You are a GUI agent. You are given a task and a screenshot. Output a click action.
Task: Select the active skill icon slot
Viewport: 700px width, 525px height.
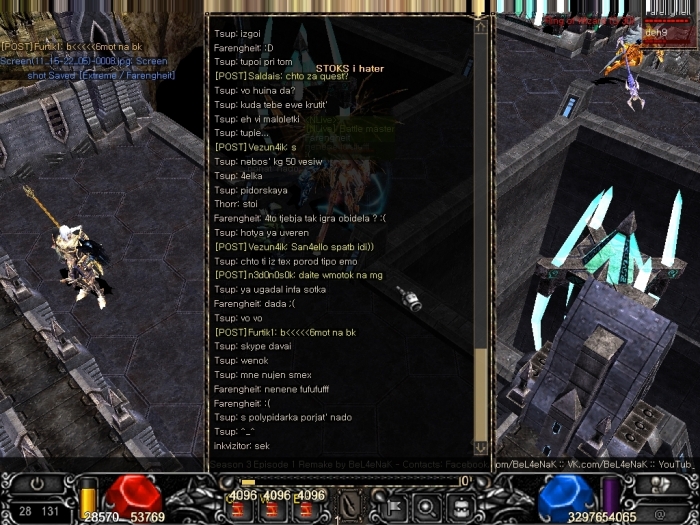point(350,505)
